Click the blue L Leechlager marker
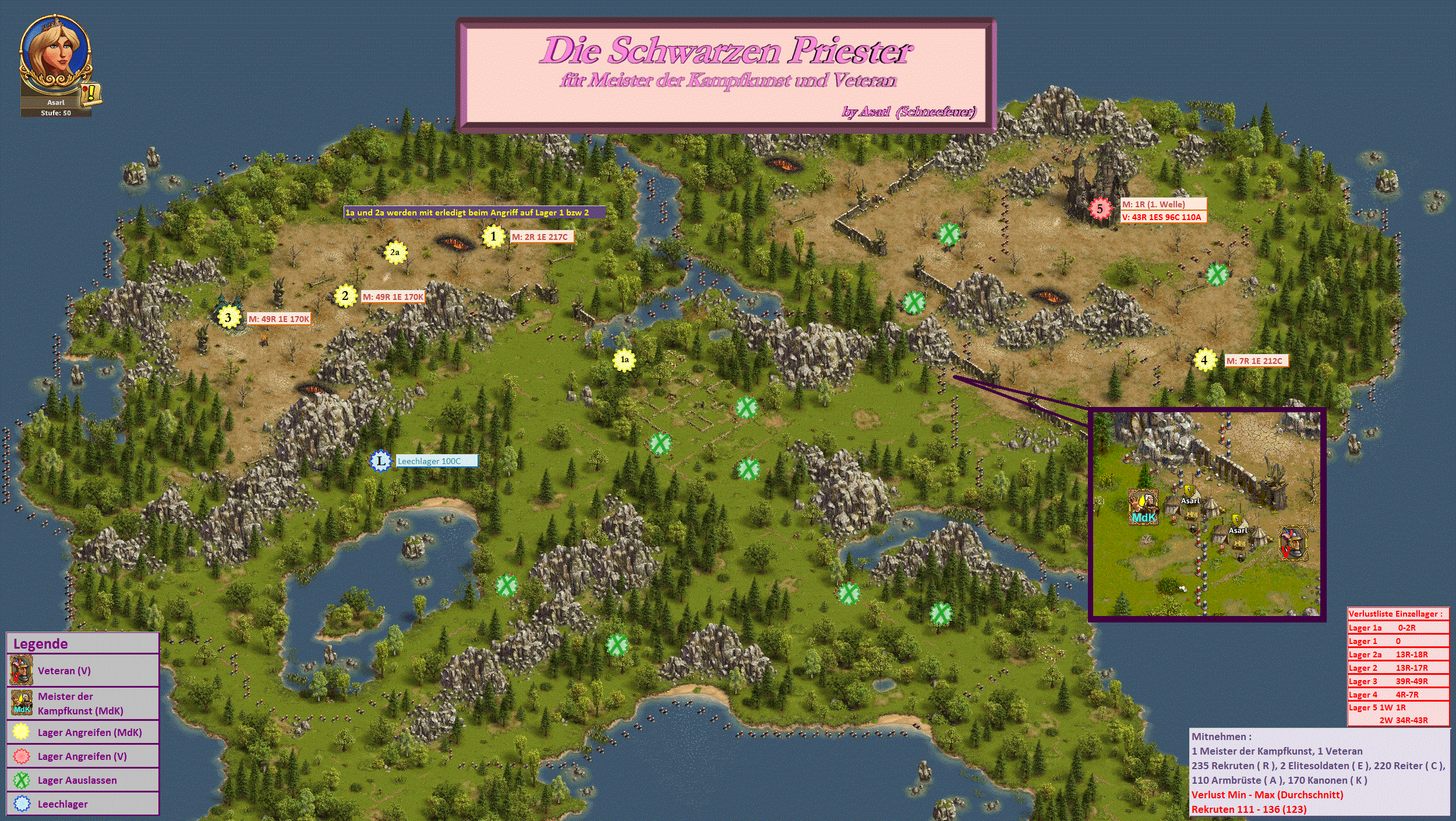This screenshot has height=821, width=1456. pyautogui.click(x=381, y=461)
